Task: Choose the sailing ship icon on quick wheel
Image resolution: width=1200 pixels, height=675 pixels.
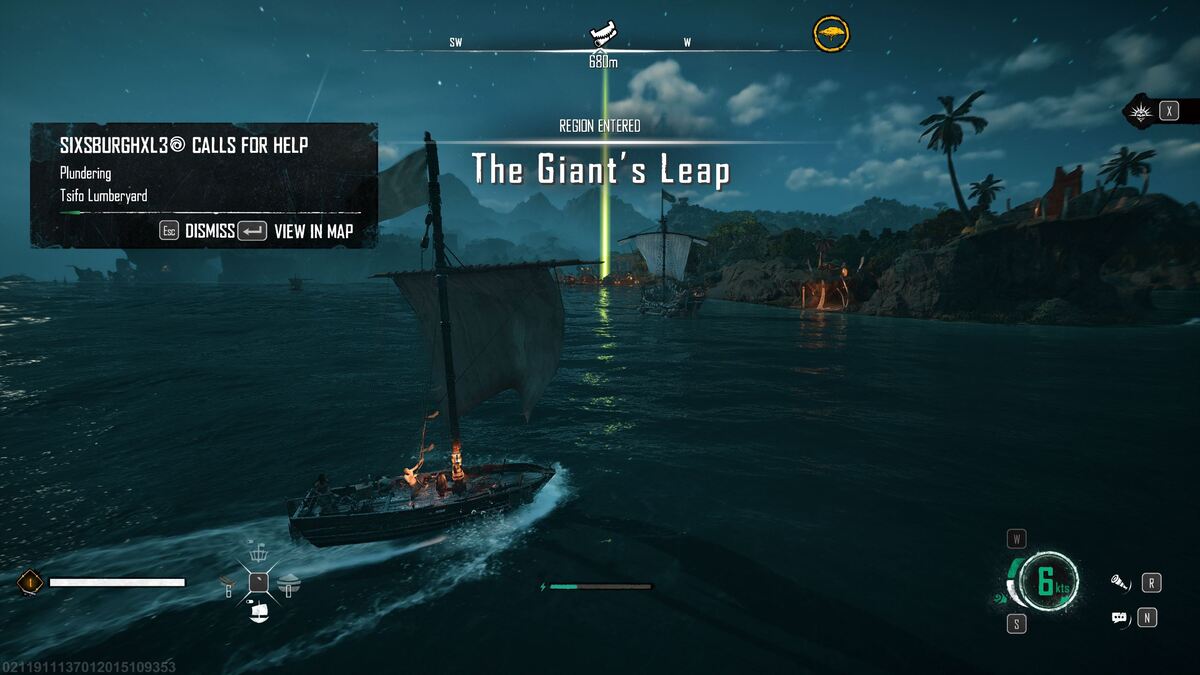Action: 258,611
